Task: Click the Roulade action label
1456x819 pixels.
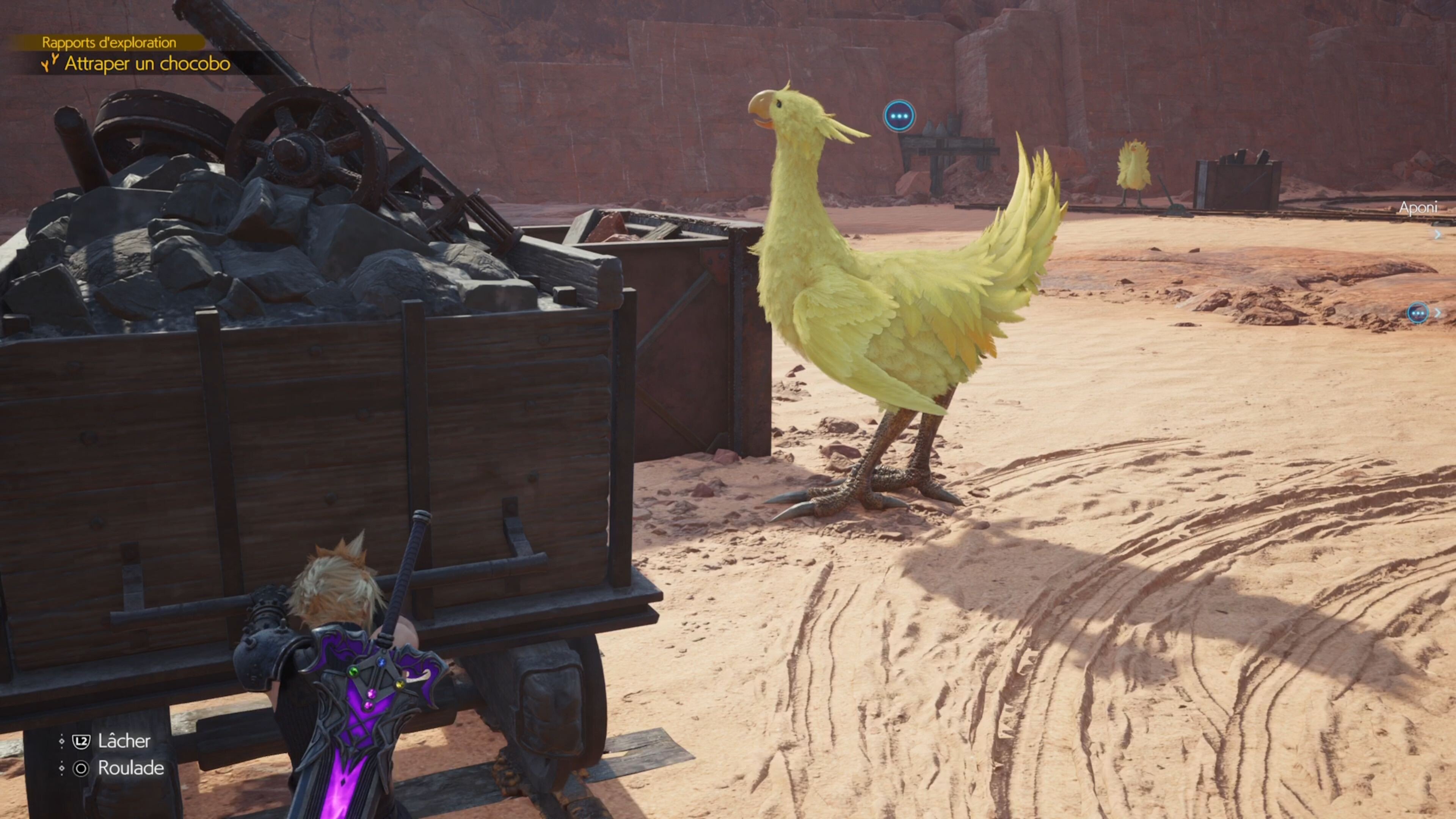Action: 130,767
